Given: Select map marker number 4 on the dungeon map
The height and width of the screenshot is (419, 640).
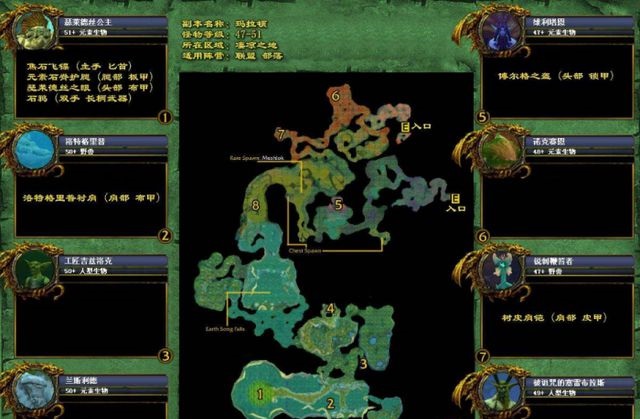Looking at the screenshot, I should (x=330, y=309).
